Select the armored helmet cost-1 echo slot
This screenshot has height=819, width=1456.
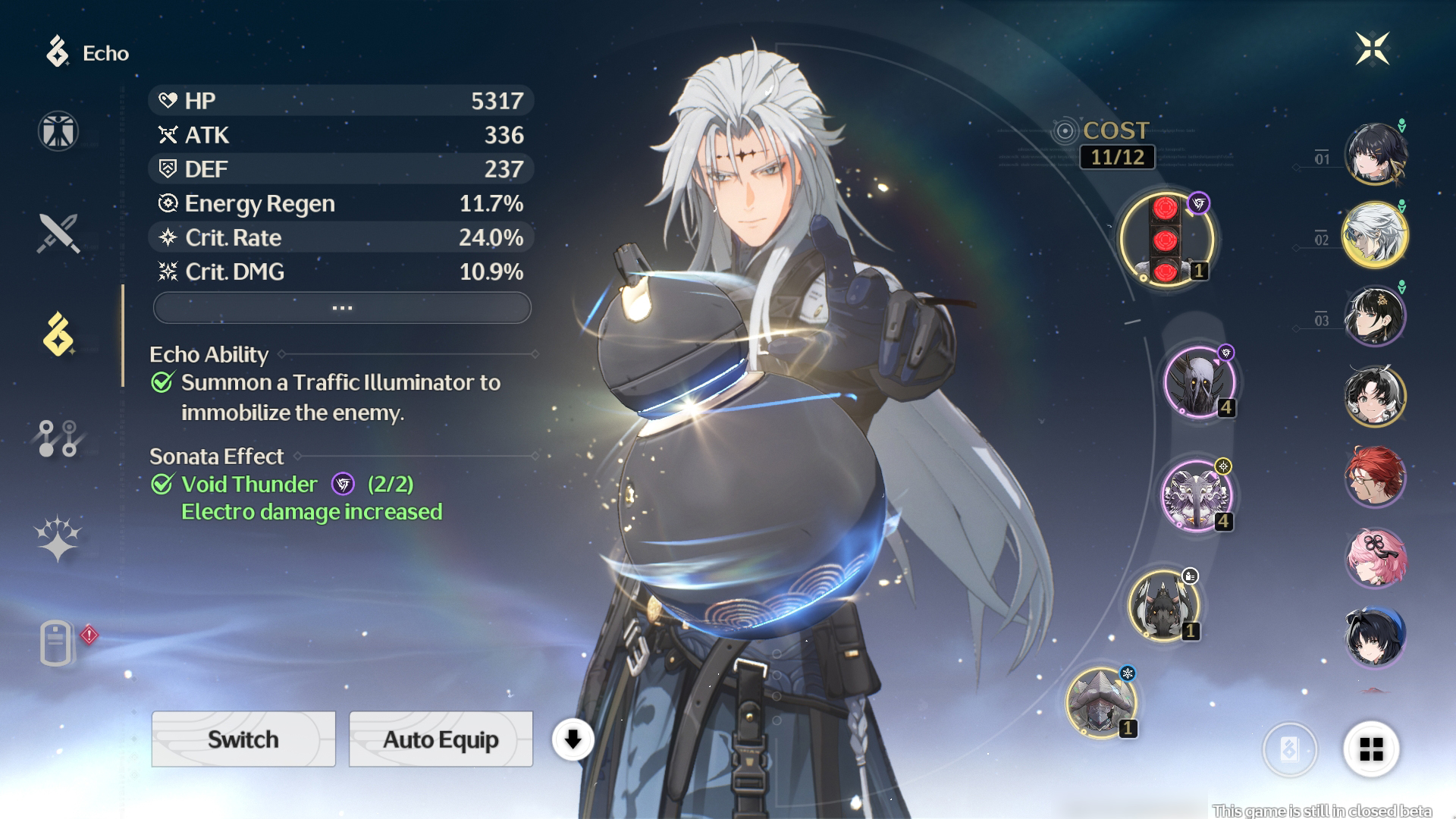pyautogui.click(x=1101, y=703)
